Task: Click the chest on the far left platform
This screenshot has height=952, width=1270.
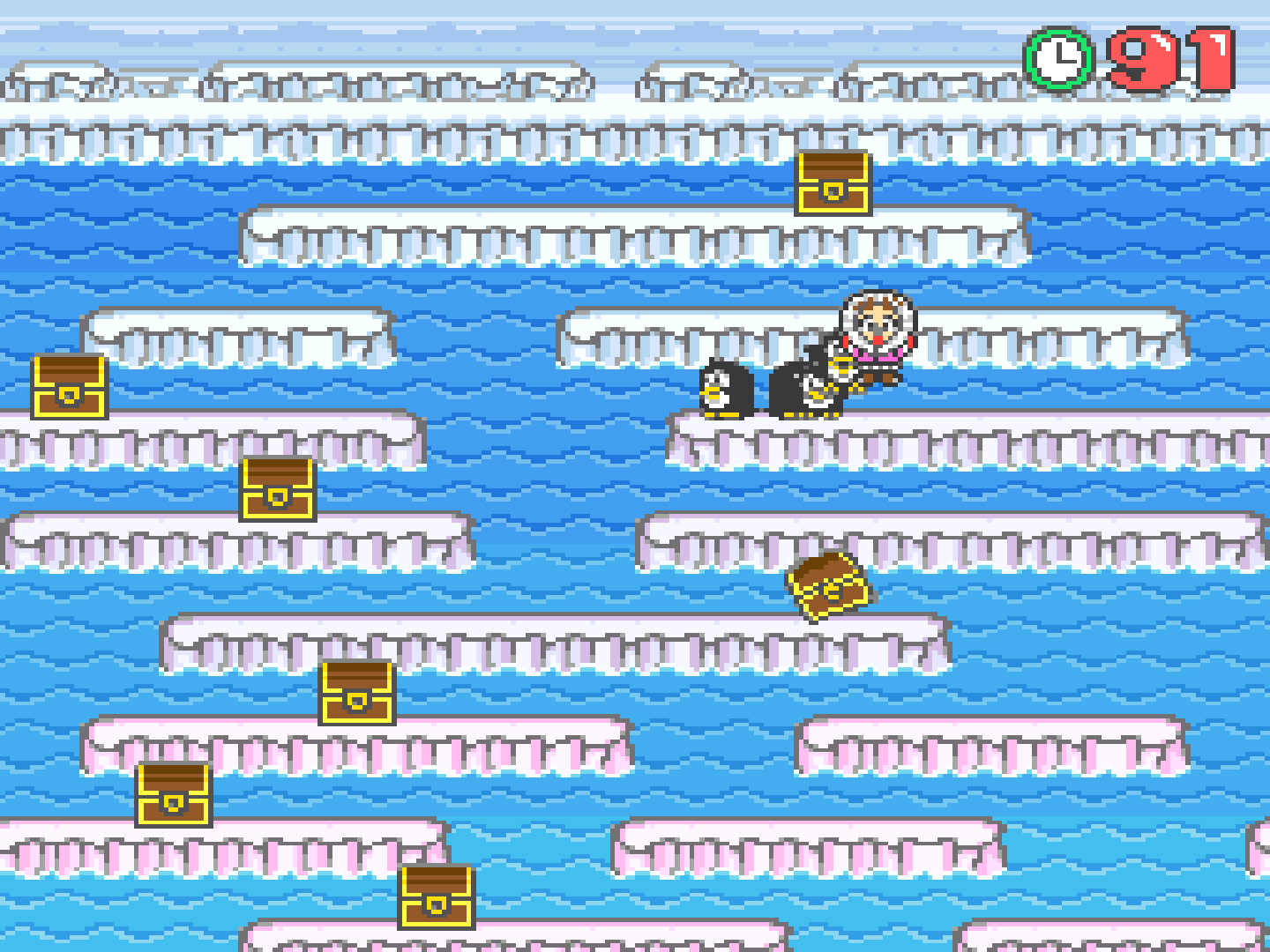Action: pos(70,386)
